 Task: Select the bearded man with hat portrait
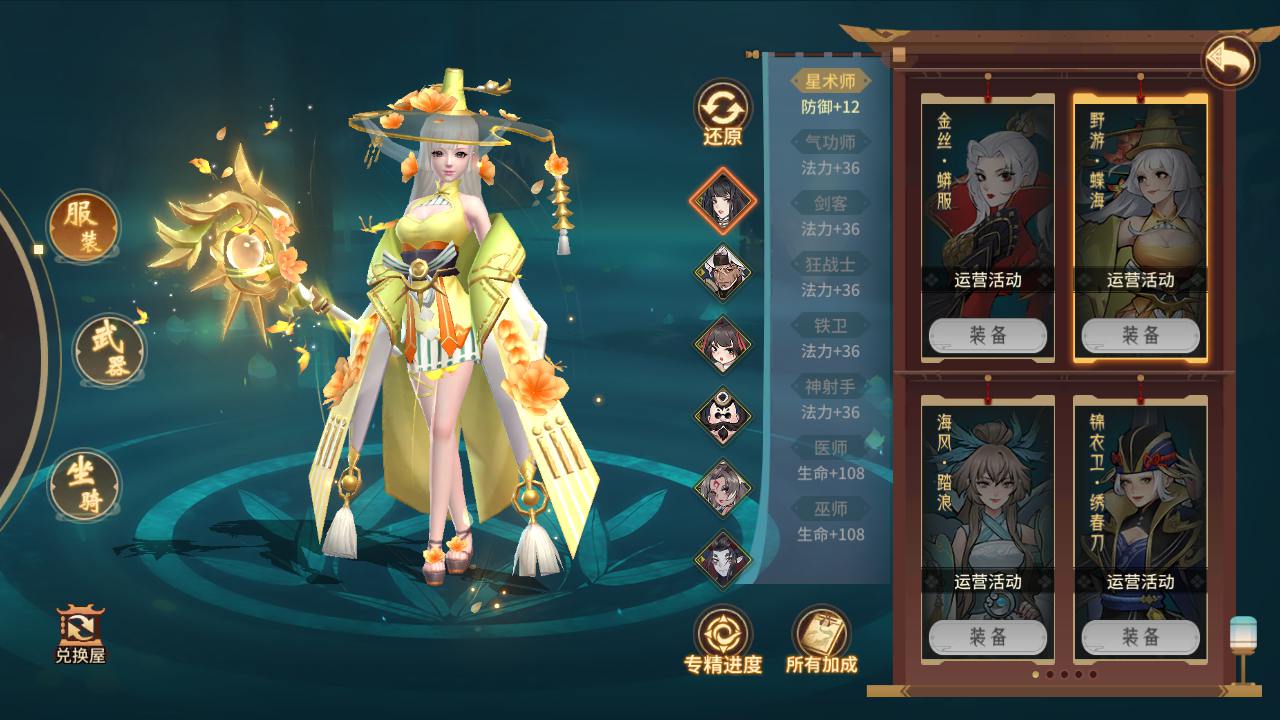pyautogui.click(x=722, y=272)
